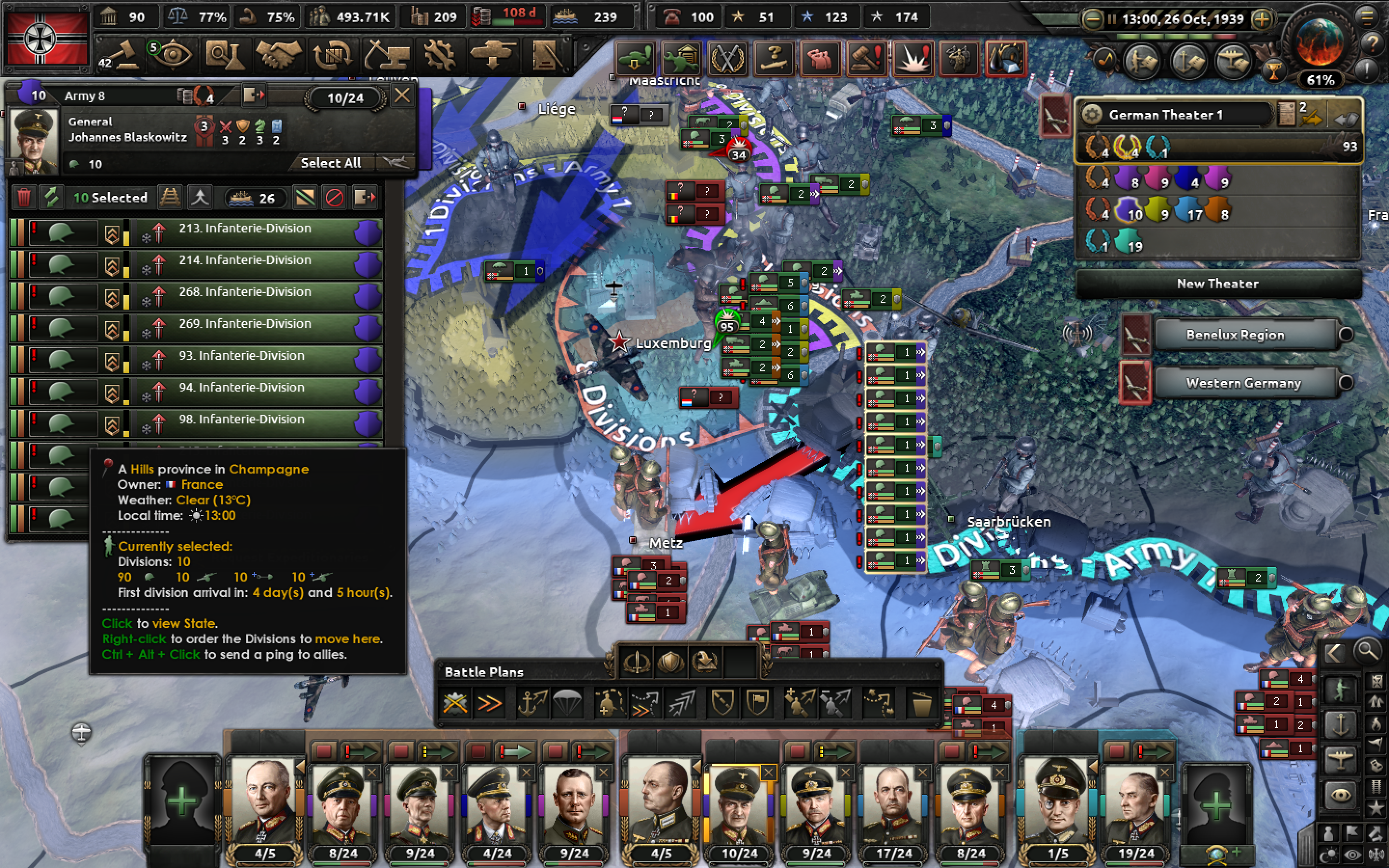Select the paradrop order in Battle Plans

point(568,703)
